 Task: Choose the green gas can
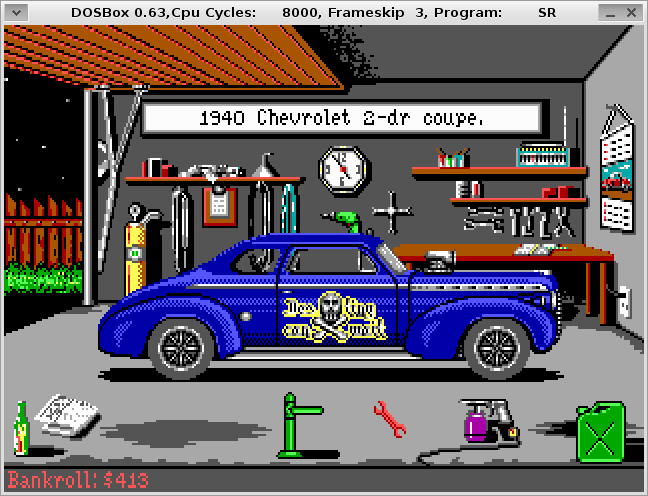coord(600,431)
